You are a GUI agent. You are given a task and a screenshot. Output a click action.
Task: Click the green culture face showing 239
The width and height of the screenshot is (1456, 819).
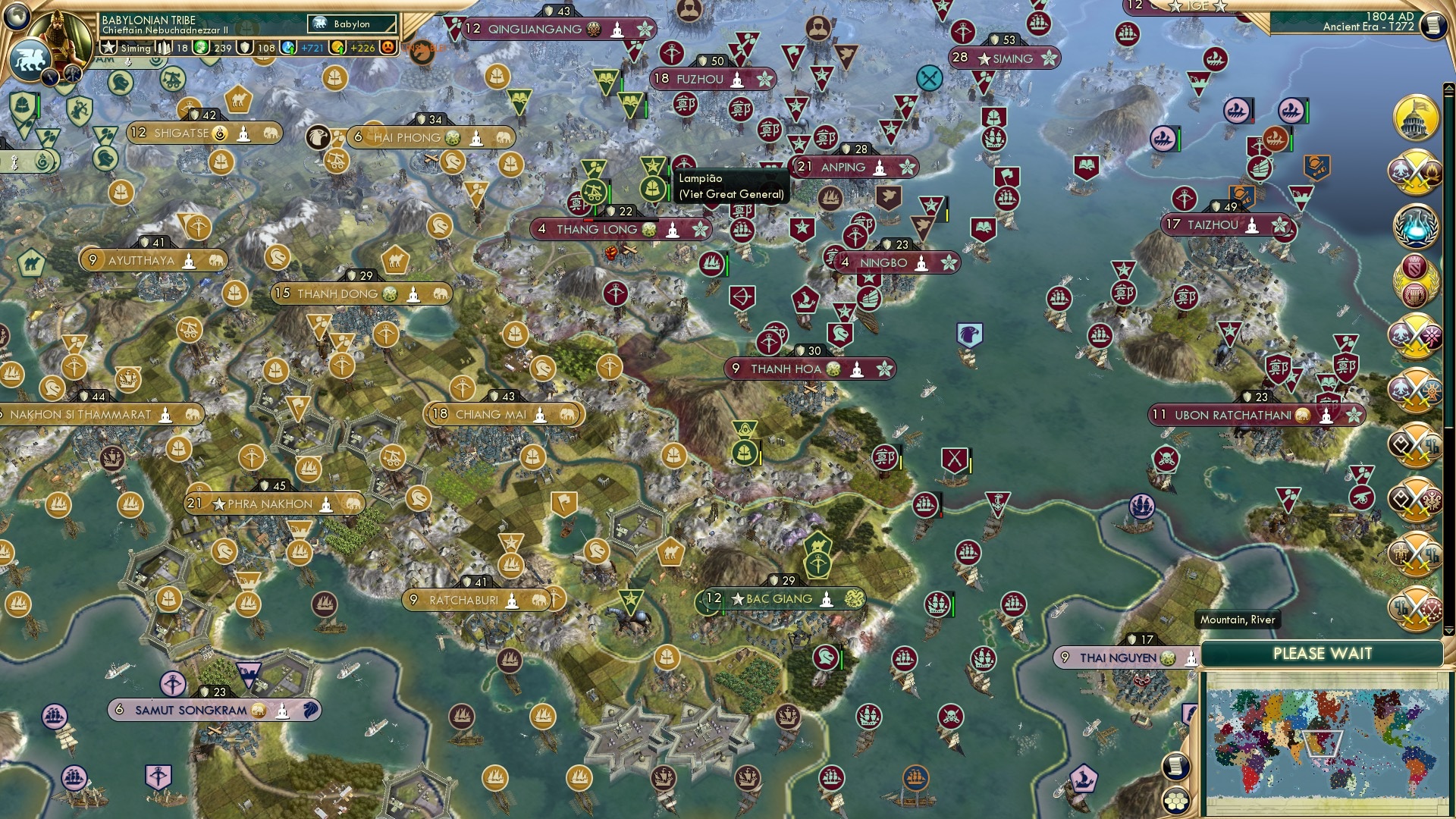tap(200, 49)
